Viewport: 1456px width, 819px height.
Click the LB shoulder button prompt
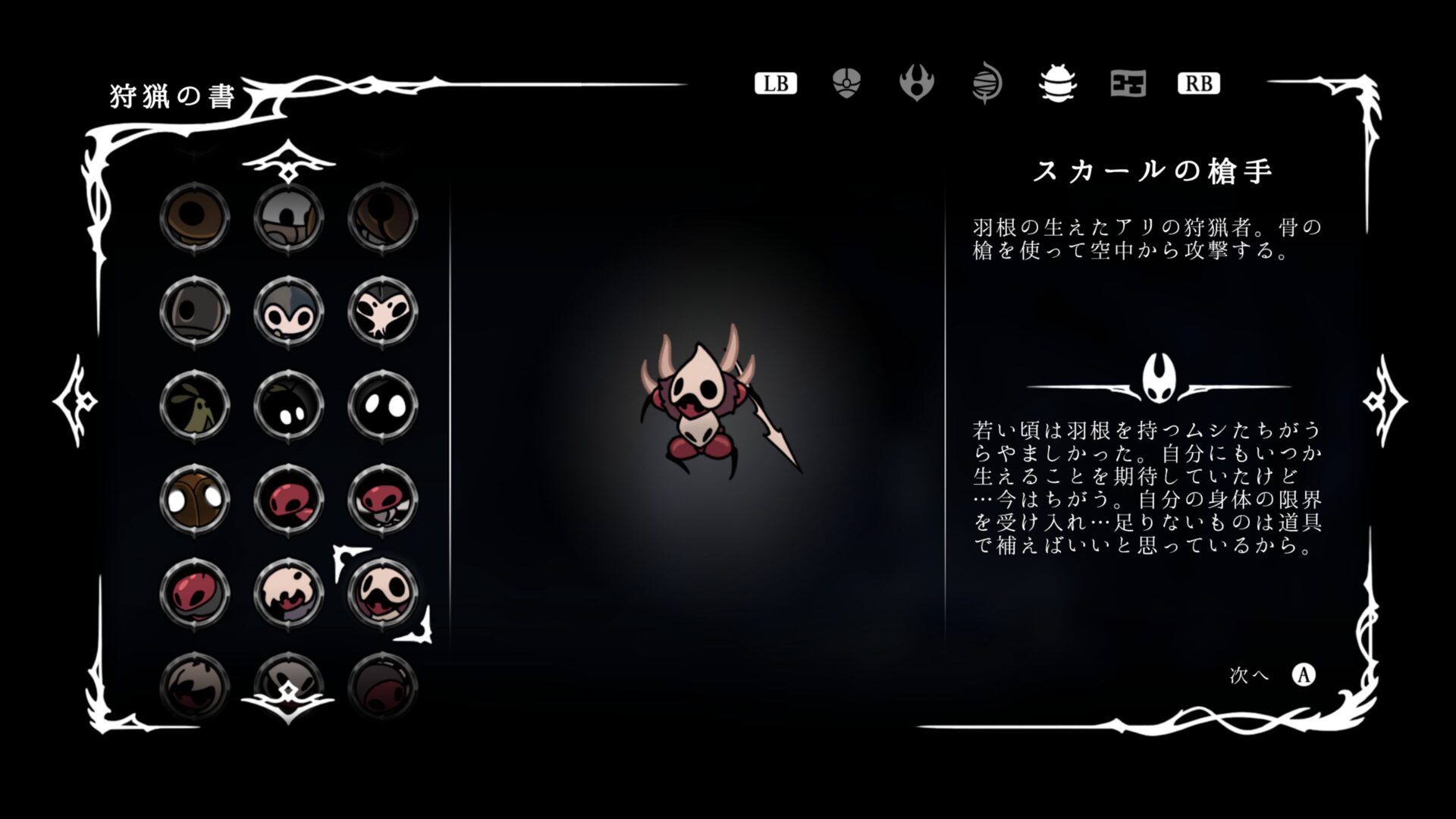tap(775, 83)
